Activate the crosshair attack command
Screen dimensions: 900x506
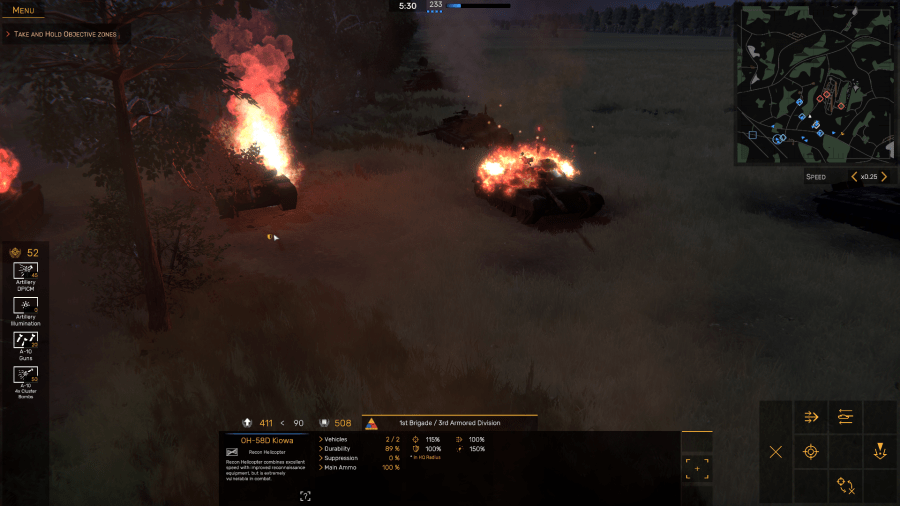click(x=811, y=452)
